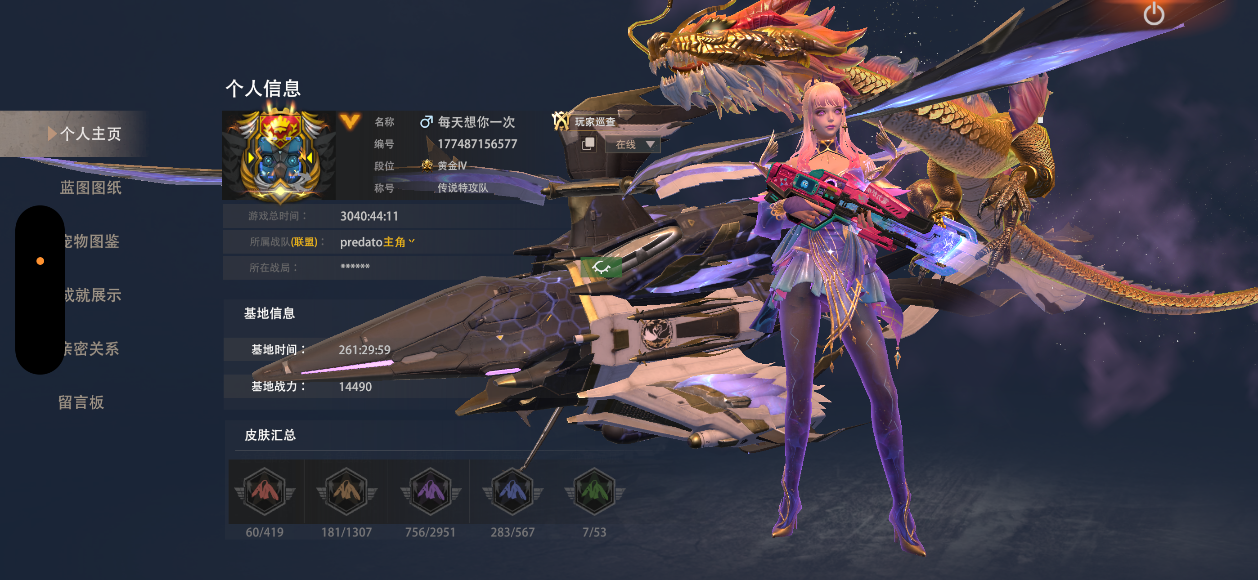This screenshot has height=580, width=1258.
Task: Open the 宠物图鉴 pet collection tab
Action: (90, 242)
